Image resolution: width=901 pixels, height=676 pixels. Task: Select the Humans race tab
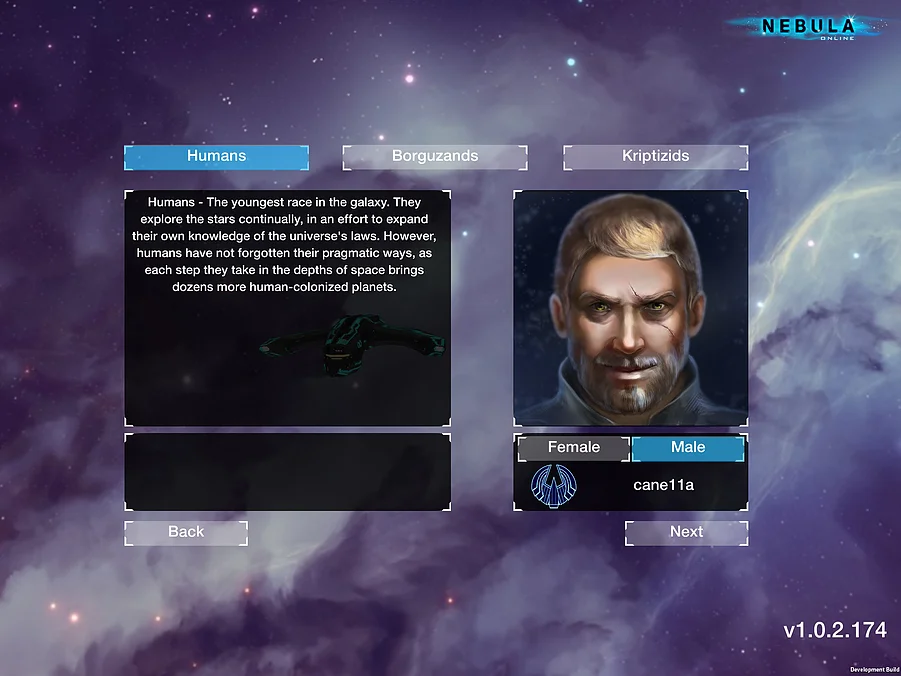(x=216, y=157)
